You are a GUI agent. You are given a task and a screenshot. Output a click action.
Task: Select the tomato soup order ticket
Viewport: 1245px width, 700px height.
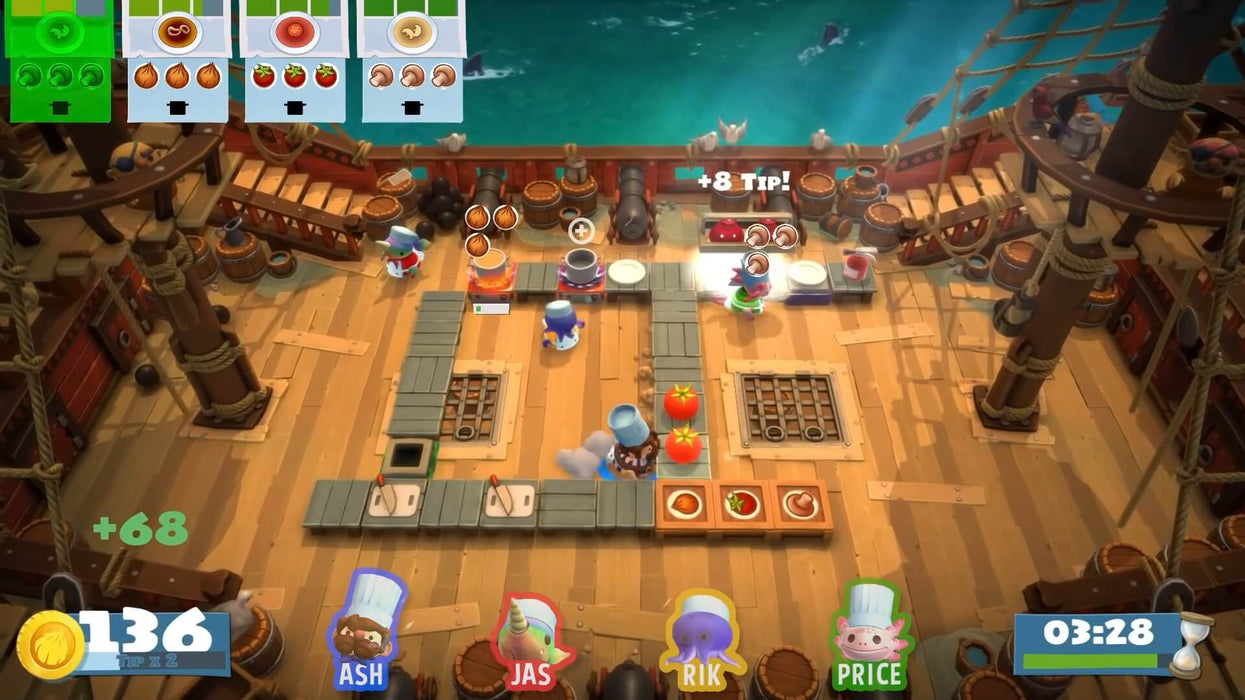tap(294, 60)
